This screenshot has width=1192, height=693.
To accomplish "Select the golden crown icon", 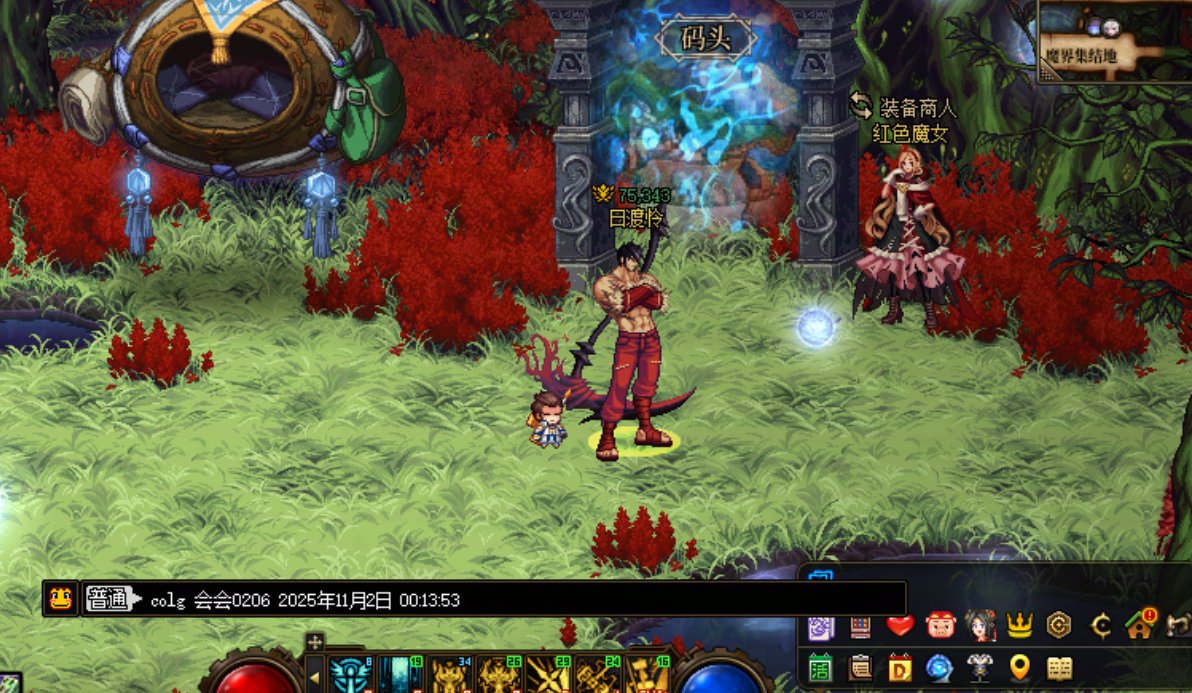I will point(1019,626).
